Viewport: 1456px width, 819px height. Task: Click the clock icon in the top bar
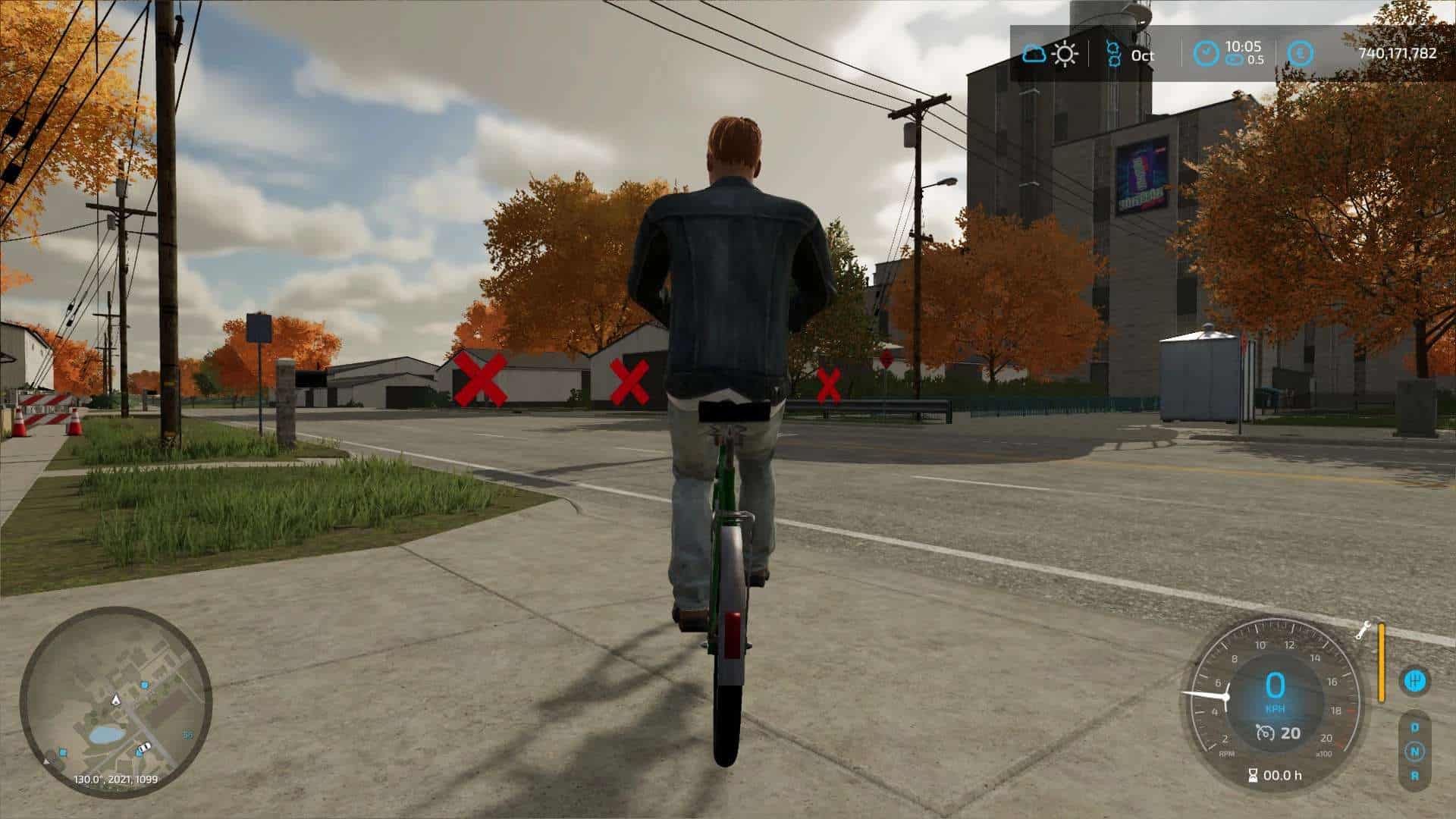(x=1206, y=53)
